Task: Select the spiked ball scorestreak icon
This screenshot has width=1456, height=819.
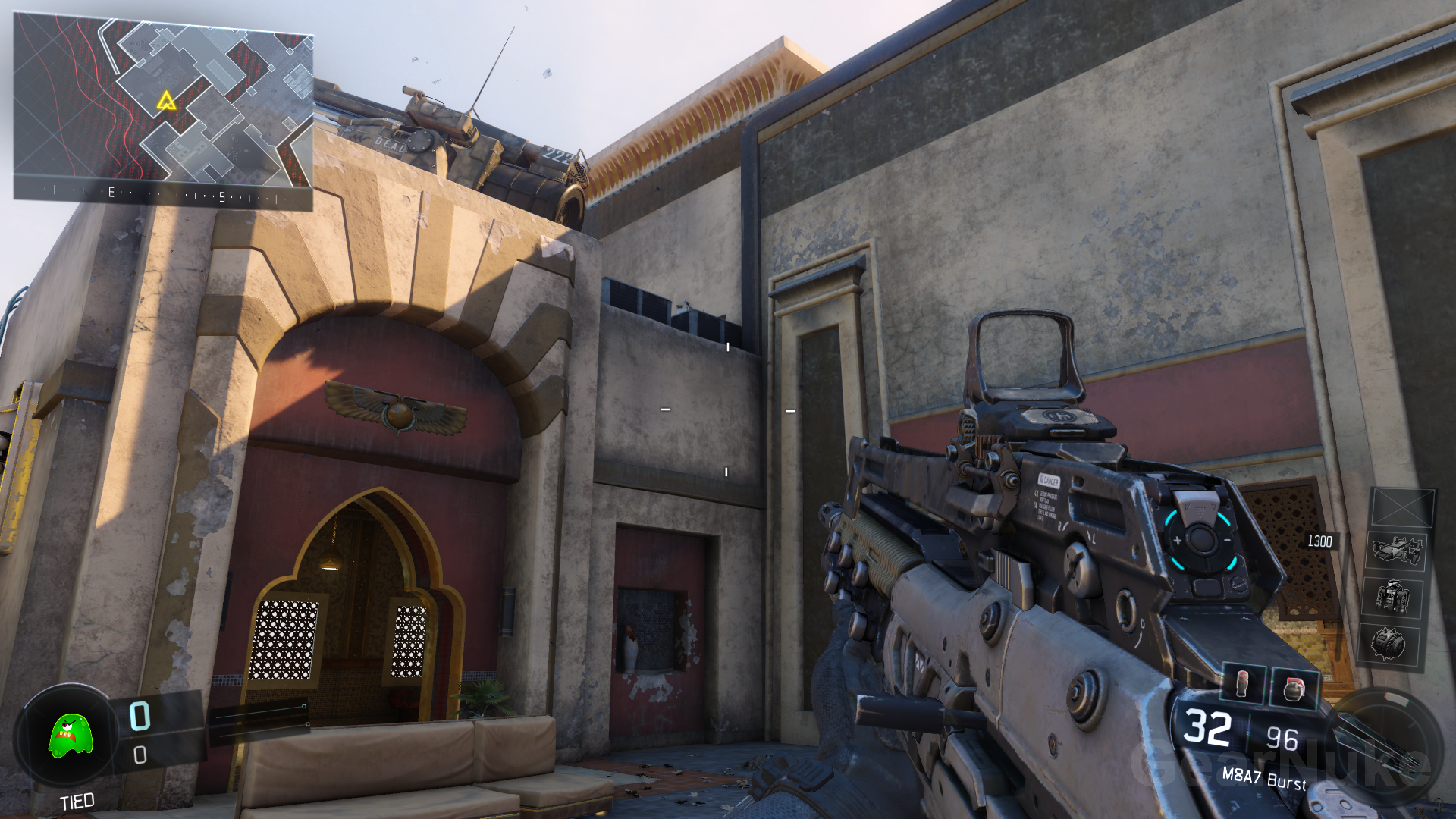Action: pyautogui.click(x=1389, y=645)
